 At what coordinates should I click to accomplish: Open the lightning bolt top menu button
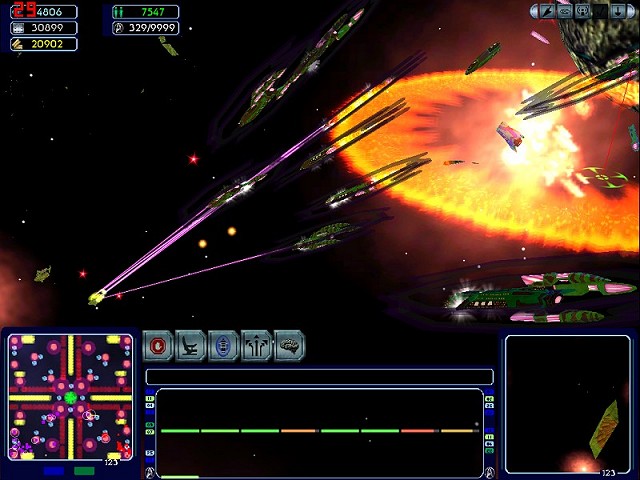point(547,11)
